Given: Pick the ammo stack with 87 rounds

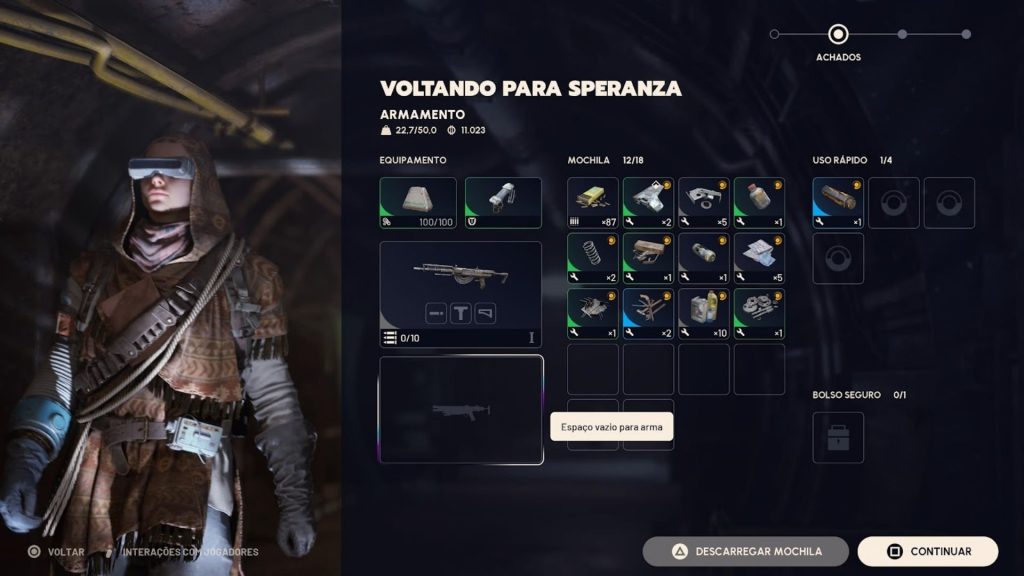Looking at the screenshot, I should pos(593,203).
